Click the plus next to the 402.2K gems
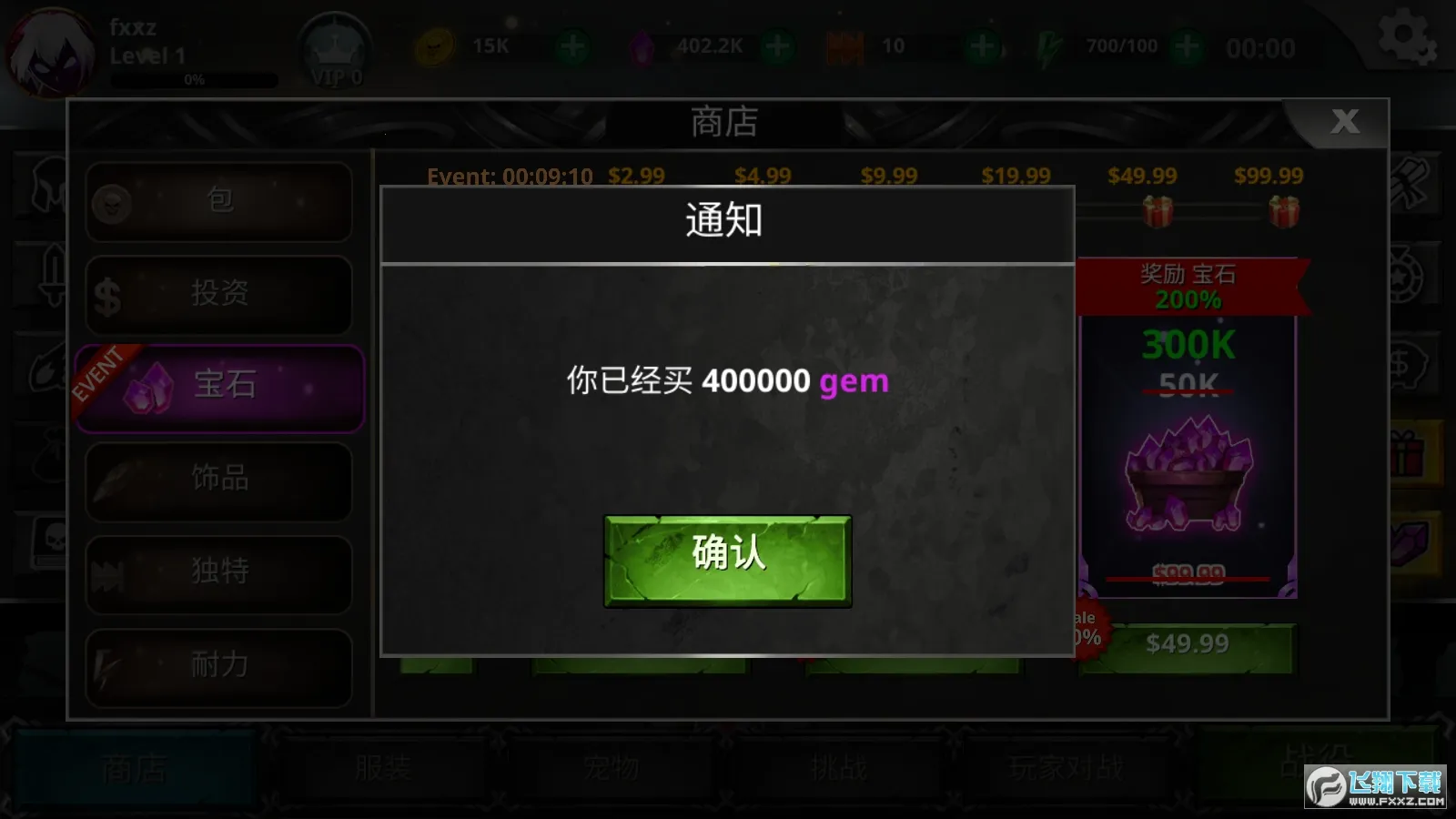The width and height of the screenshot is (1456, 819). [x=779, y=47]
